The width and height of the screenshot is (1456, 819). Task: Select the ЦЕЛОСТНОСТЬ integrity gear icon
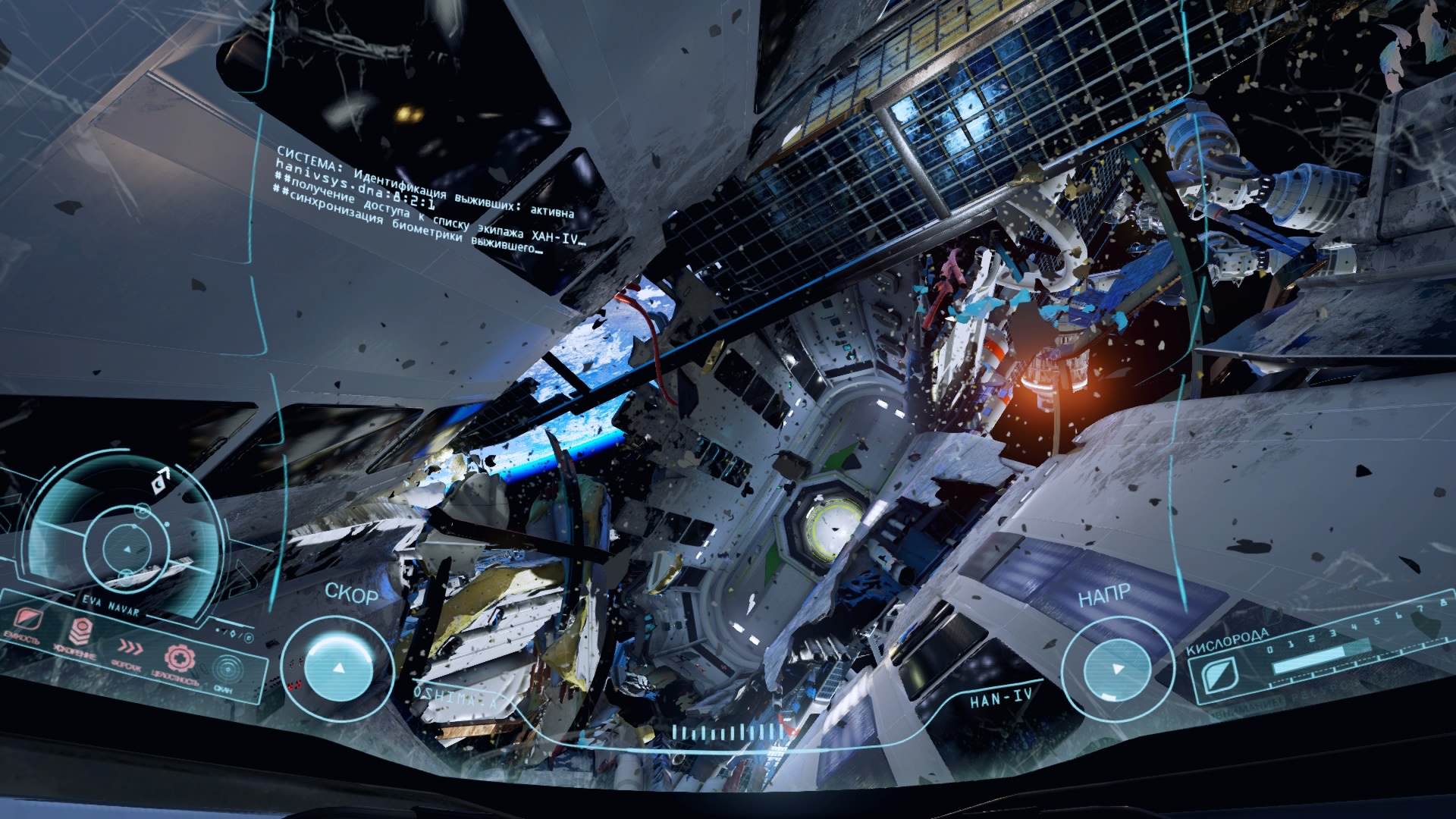[x=180, y=657]
